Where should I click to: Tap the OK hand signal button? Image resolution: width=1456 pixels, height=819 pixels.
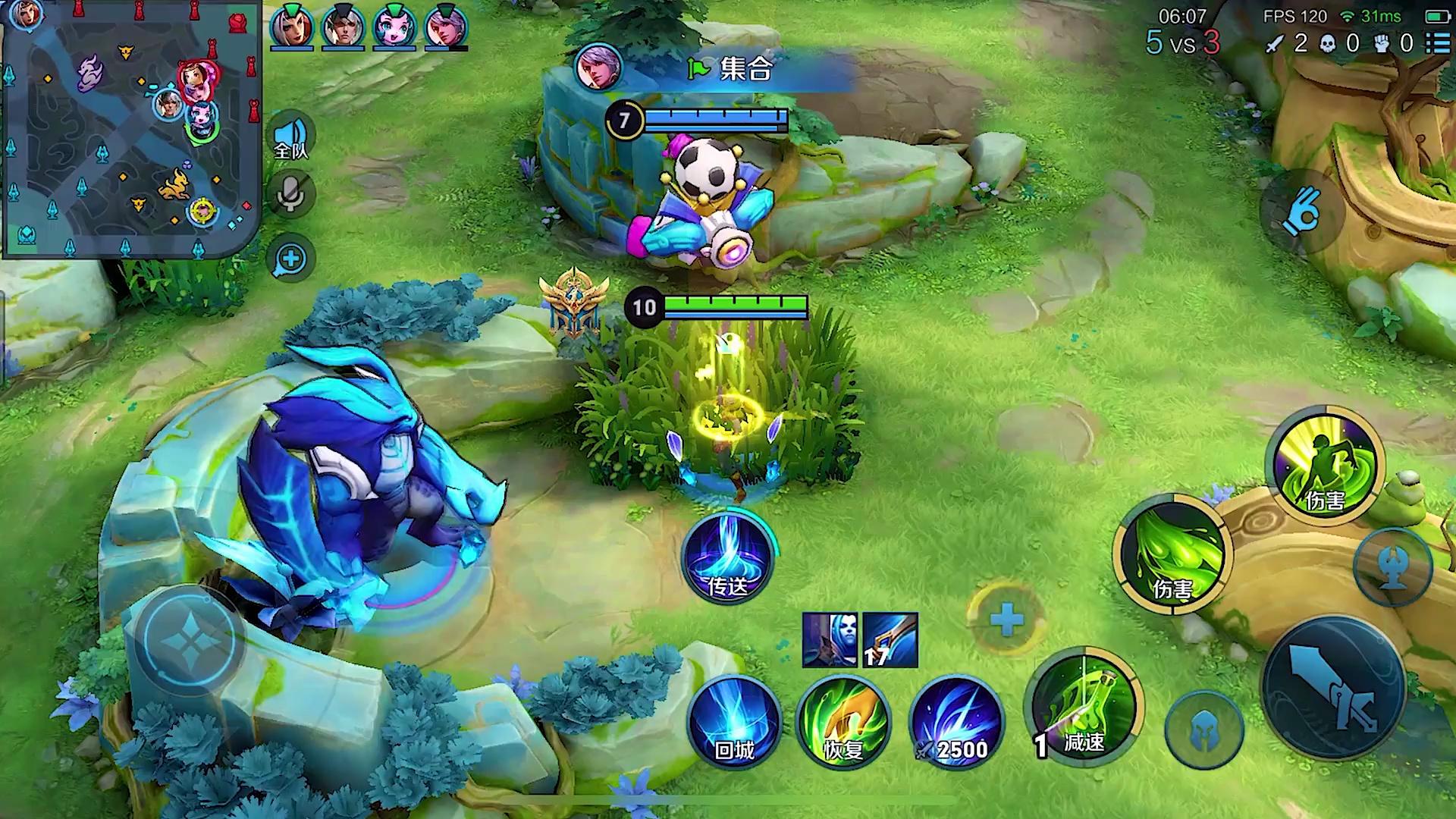click(x=1301, y=212)
